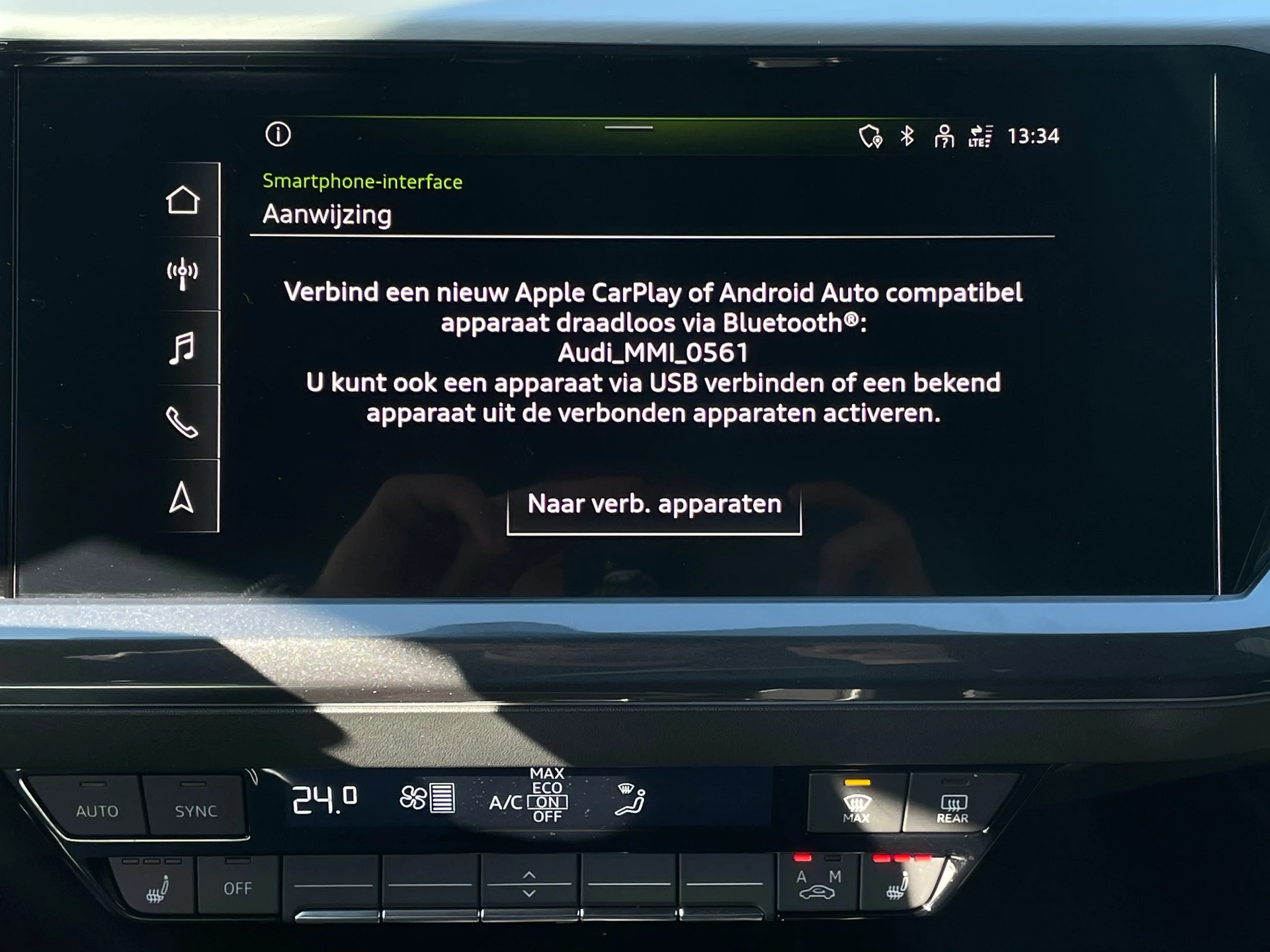1270x952 pixels.
Task: Activate MAX windshield defrost
Action: tap(855, 804)
